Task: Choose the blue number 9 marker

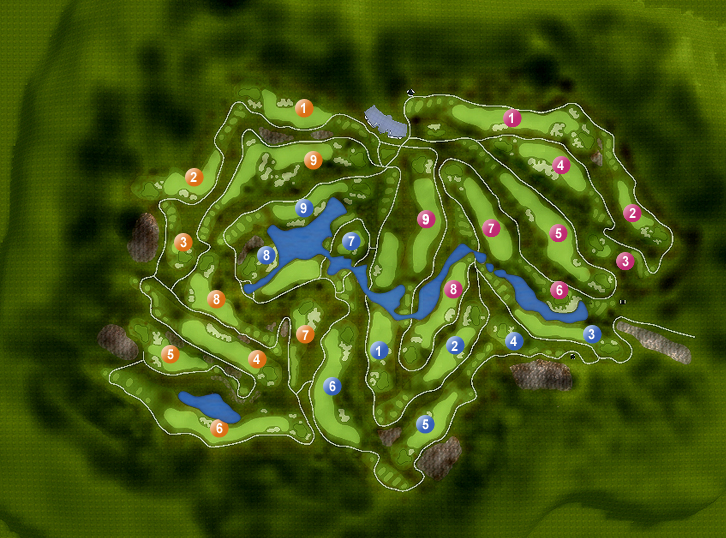Action: (x=305, y=208)
